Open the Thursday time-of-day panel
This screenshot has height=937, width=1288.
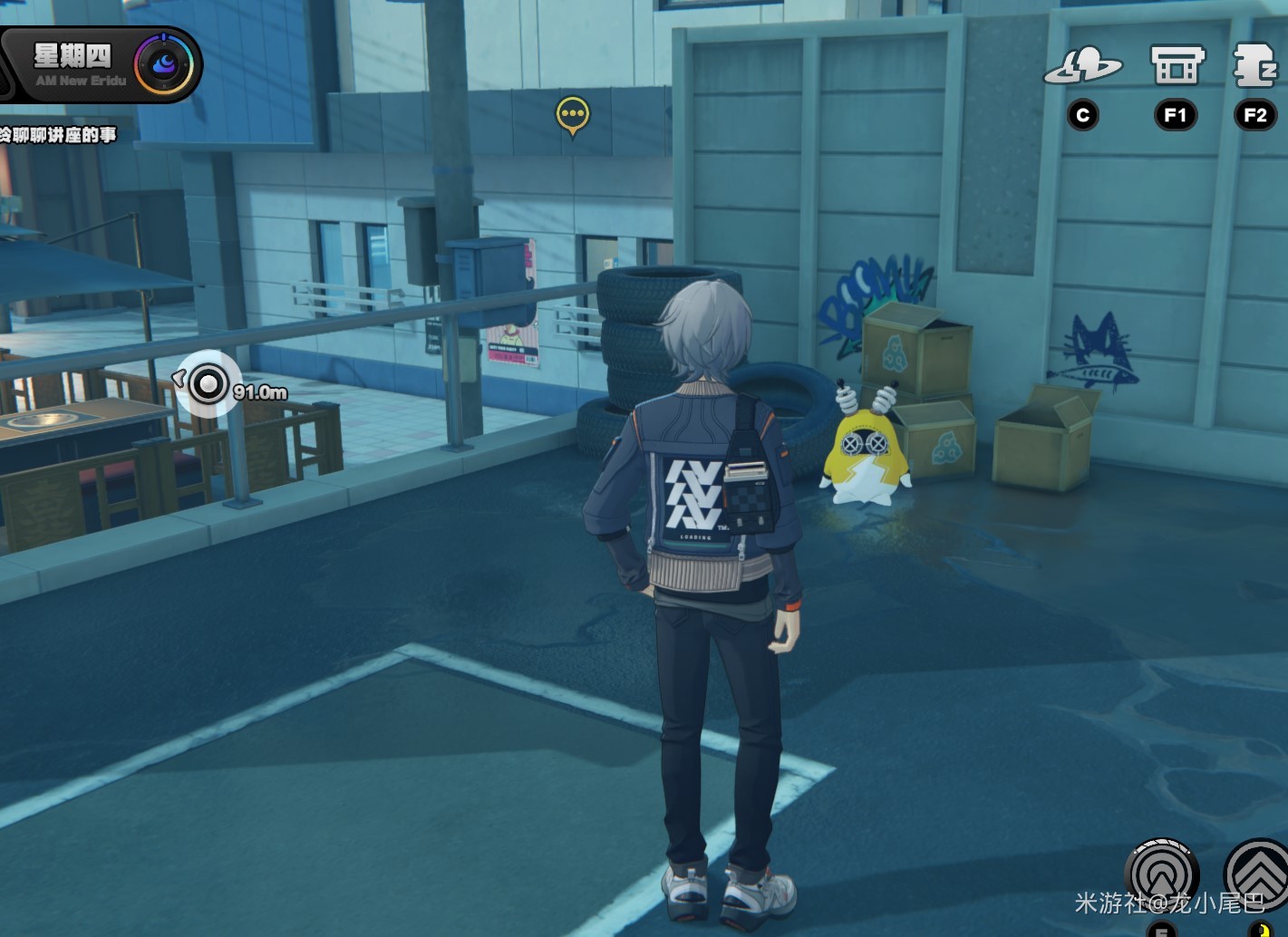(80, 65)
